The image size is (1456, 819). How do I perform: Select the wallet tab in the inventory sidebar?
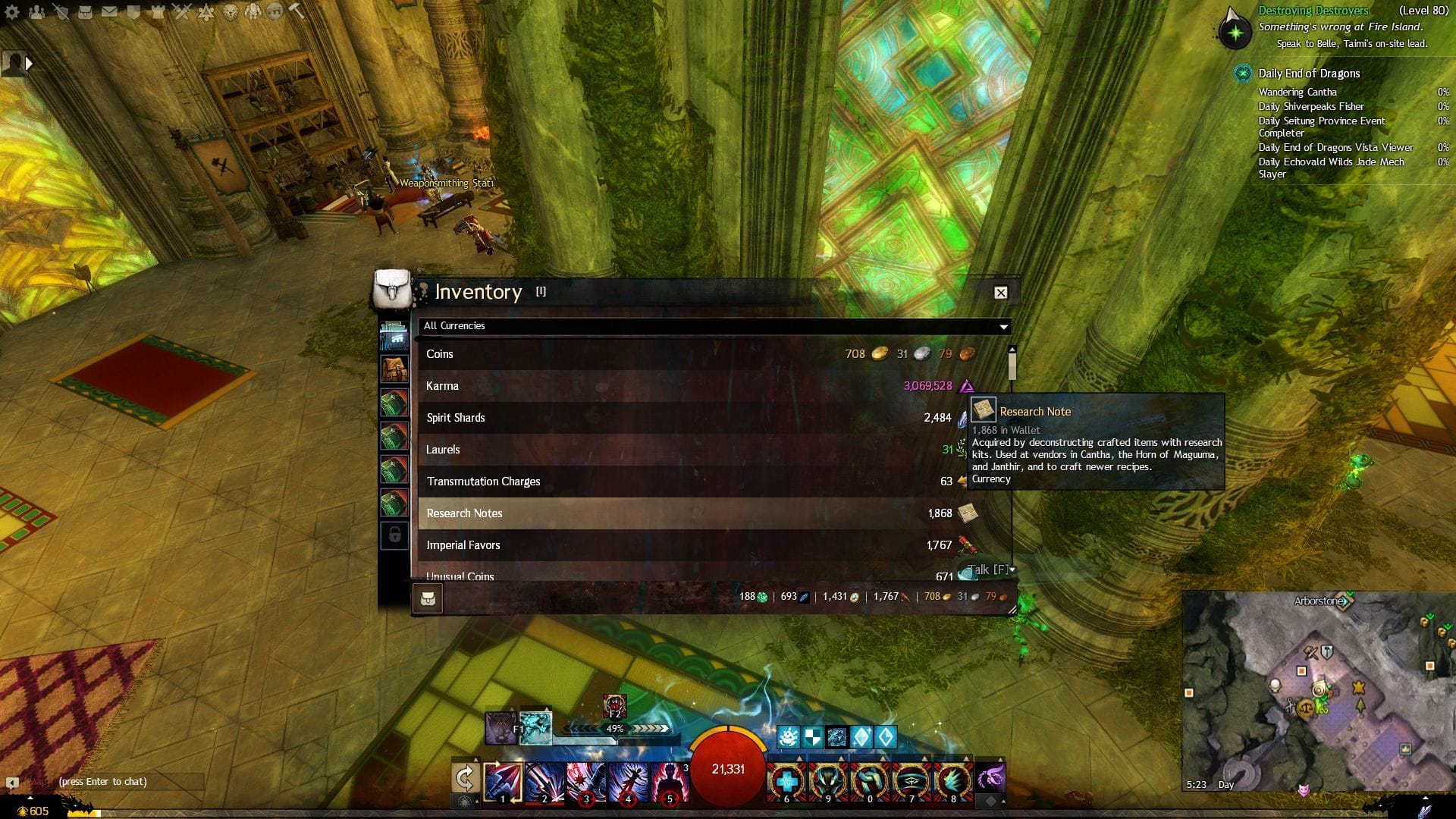coord(394,335)
